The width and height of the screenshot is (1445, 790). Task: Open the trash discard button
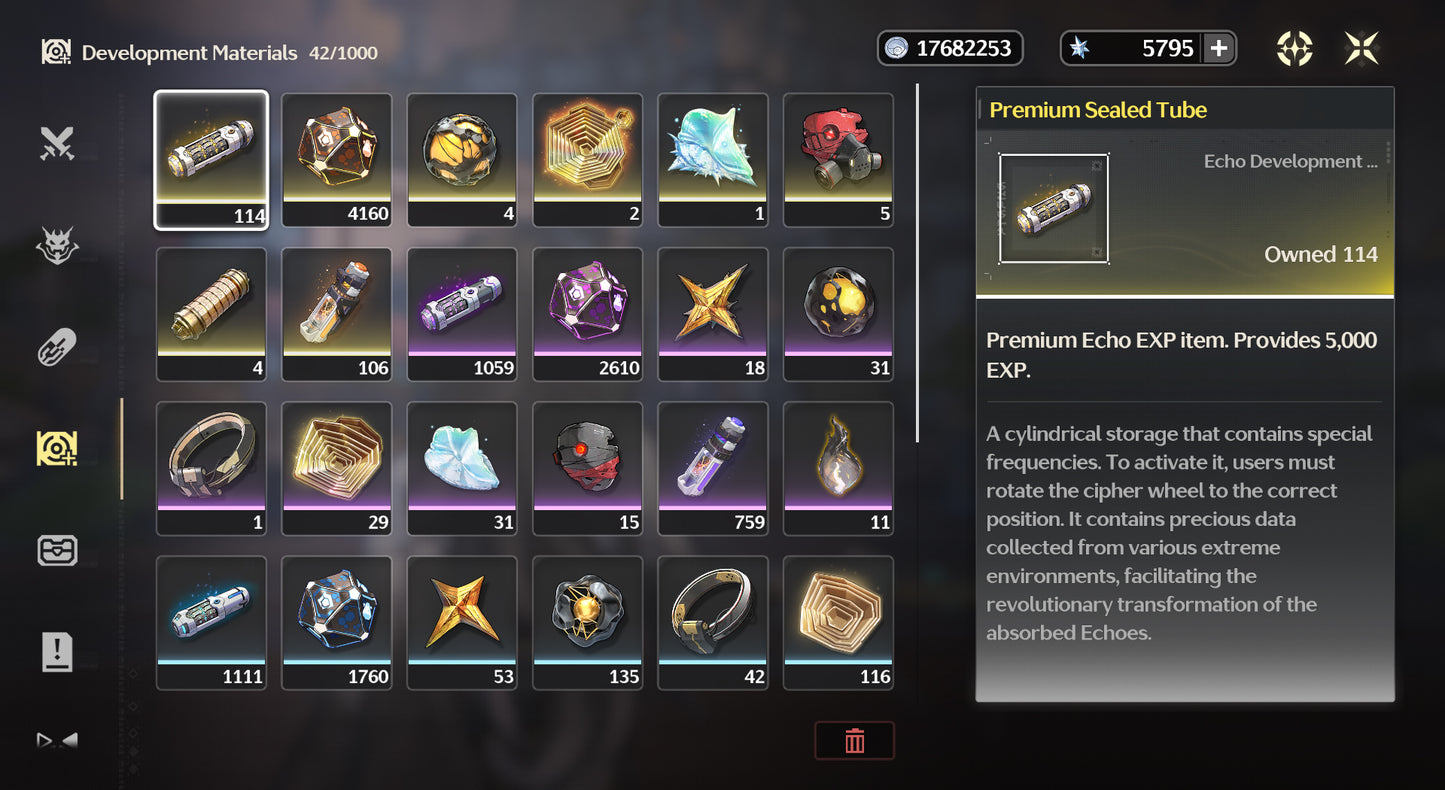point(854,740)
